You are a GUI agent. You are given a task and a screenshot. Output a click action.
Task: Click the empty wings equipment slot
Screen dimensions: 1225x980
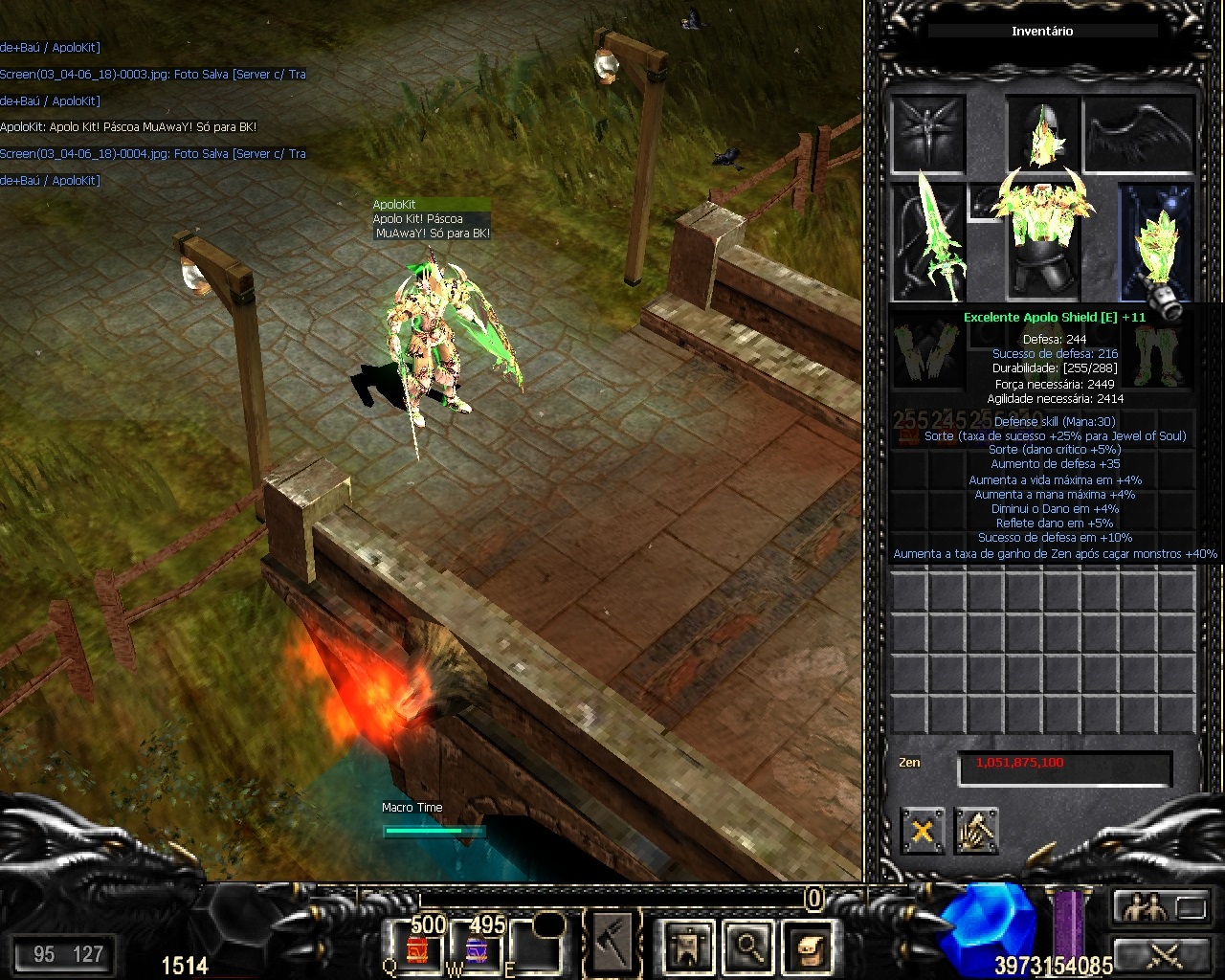pos(1139,133)
